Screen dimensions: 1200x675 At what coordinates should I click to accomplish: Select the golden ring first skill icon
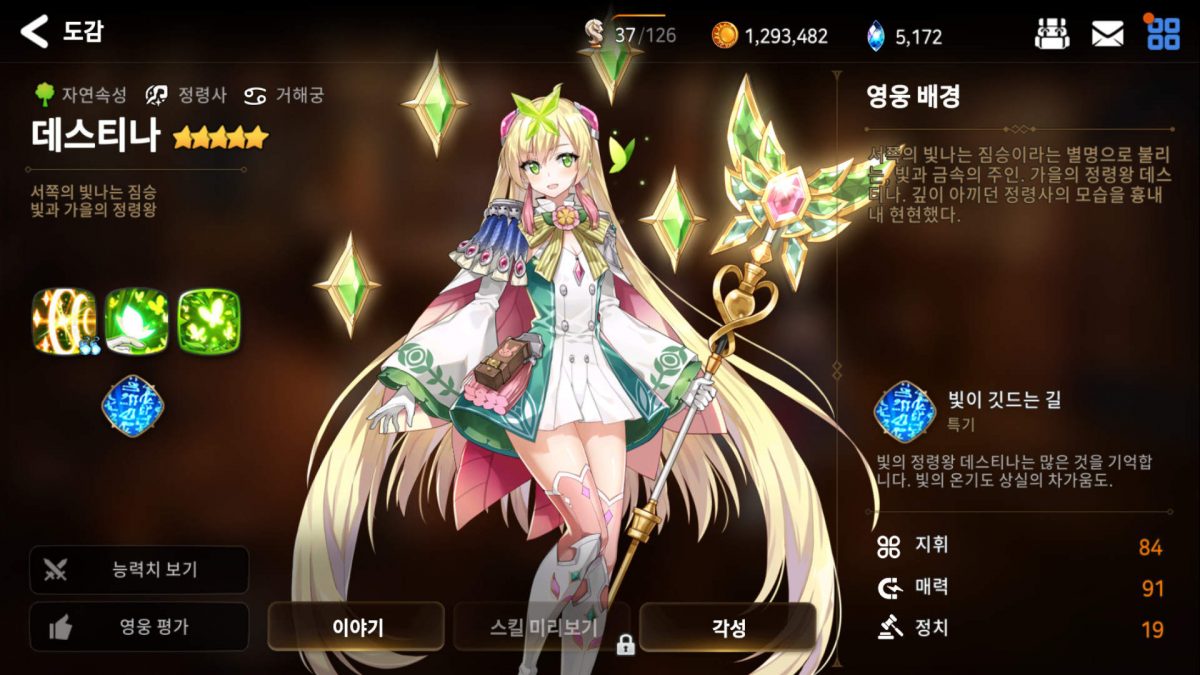pos(64,322)
